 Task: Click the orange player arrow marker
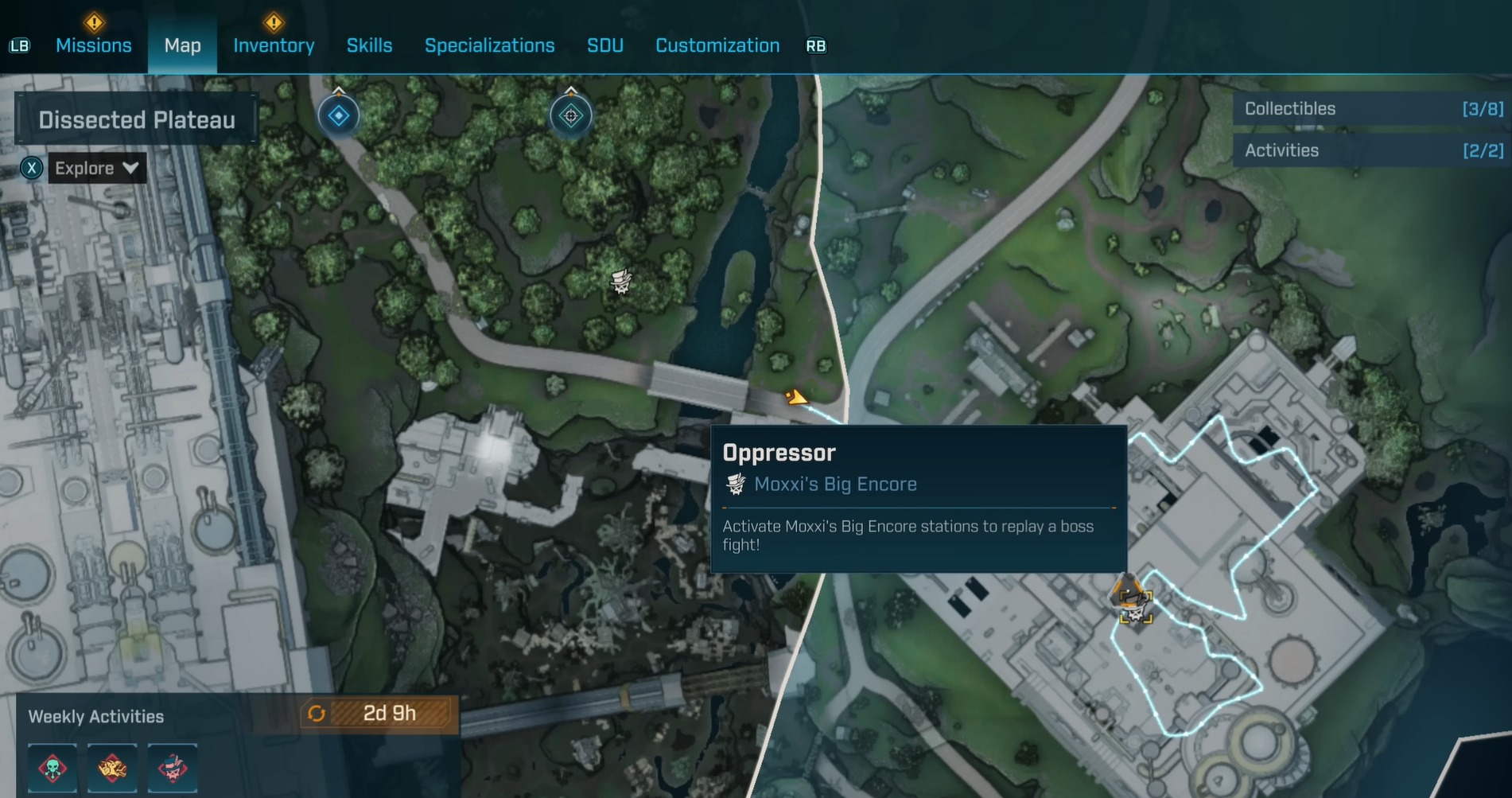tap(795, 397)
